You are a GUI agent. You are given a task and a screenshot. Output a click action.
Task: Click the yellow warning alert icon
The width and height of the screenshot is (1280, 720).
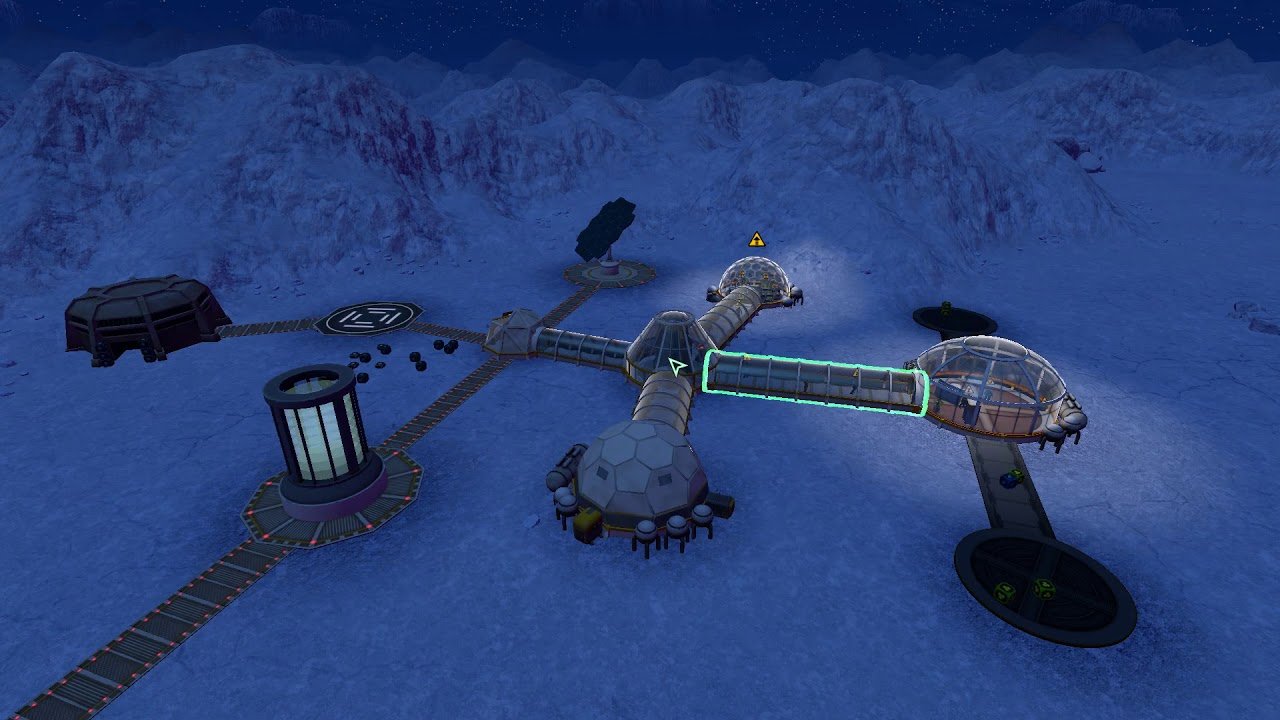[x=757, y=240]
